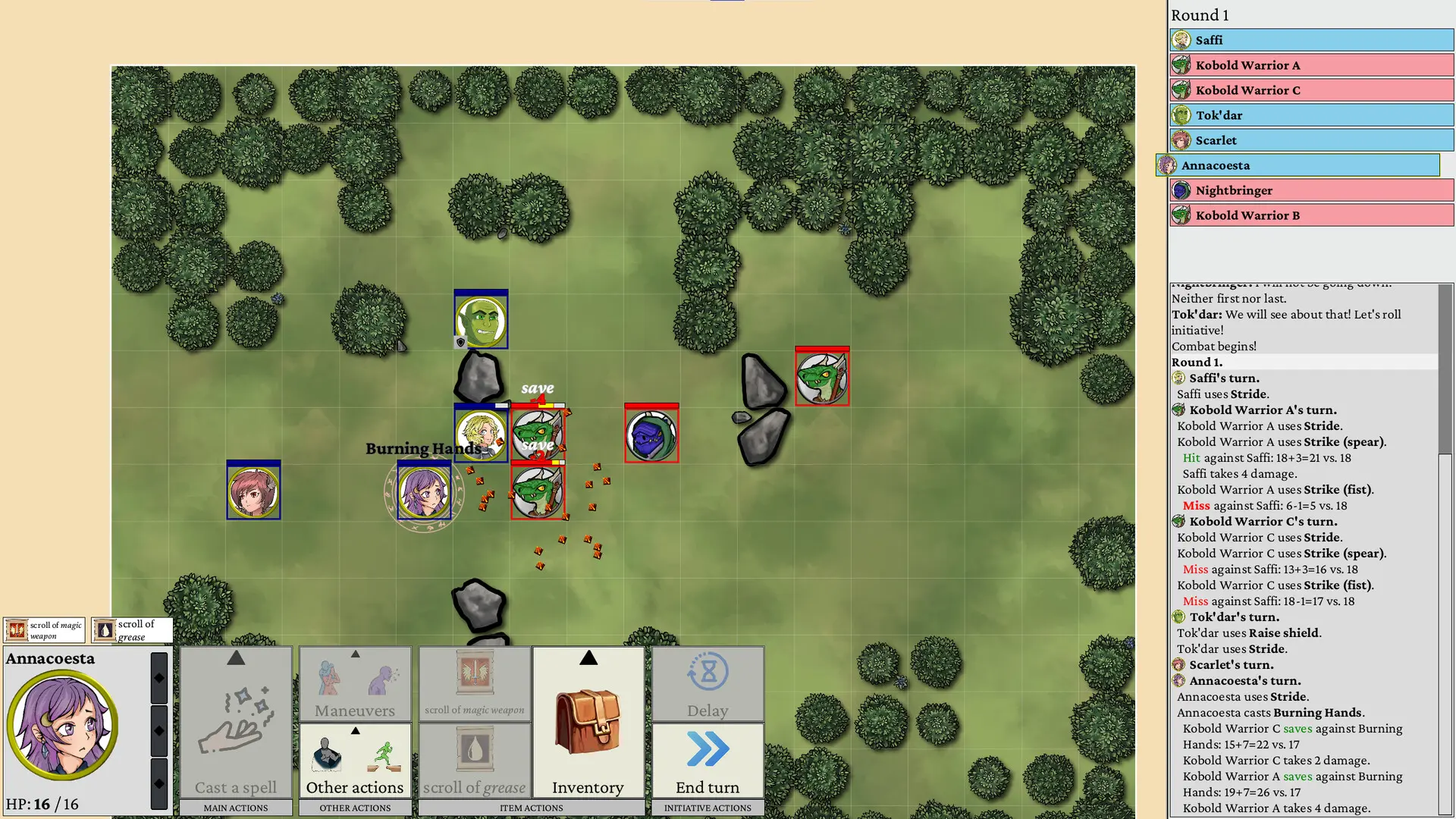Choose Other actions
This screenshot has height=819, width=1456.
tap(355, 760)
